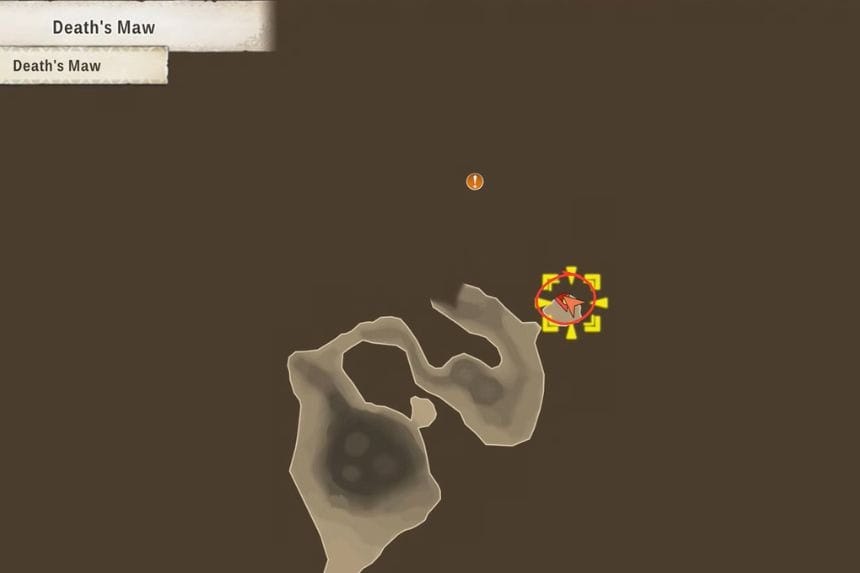860x573 pixels.
Task: Select the large Death's Maw title banner
Action: click(104, 27)
